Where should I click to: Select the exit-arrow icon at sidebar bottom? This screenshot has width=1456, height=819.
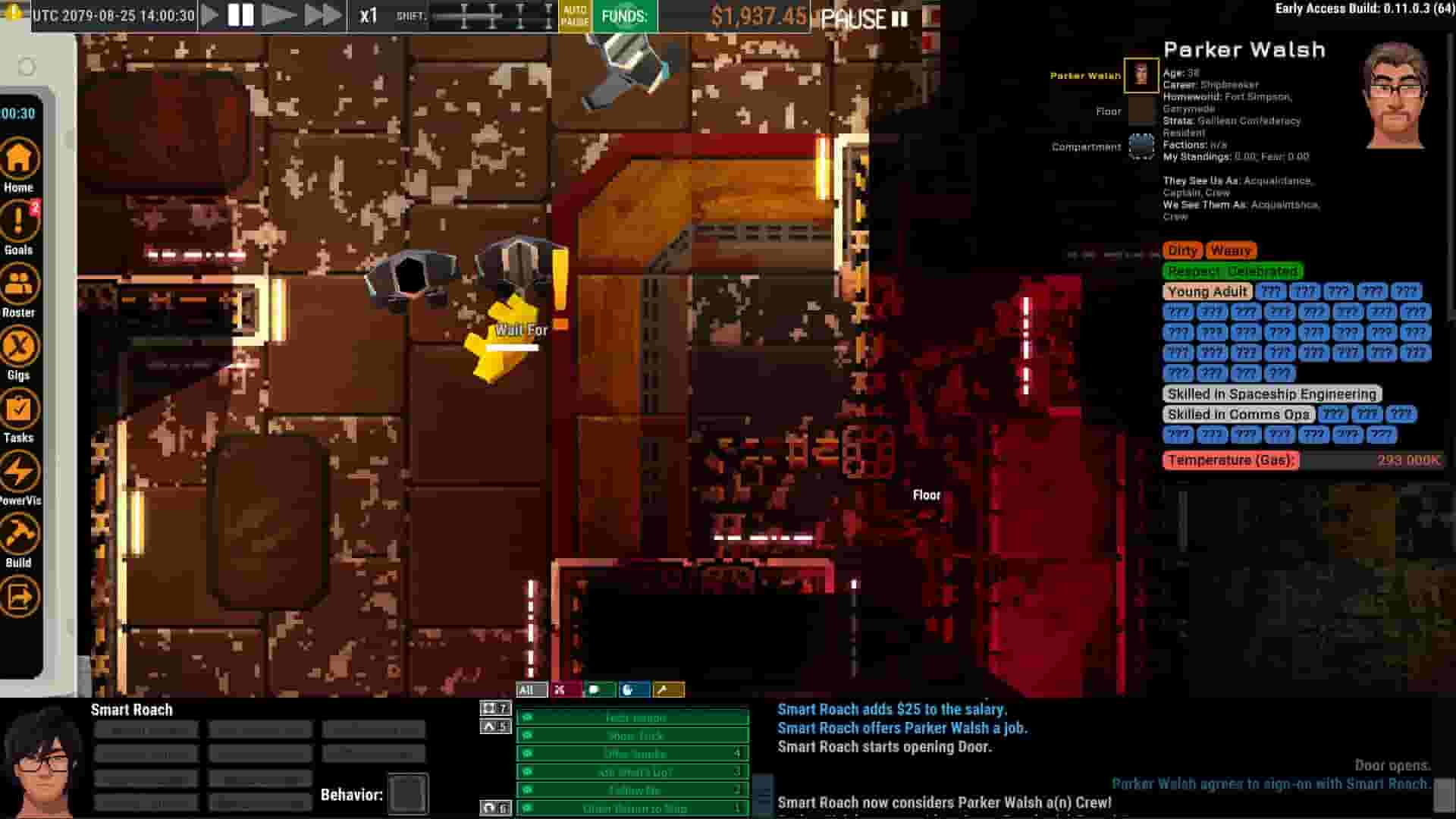coord(20,598)
